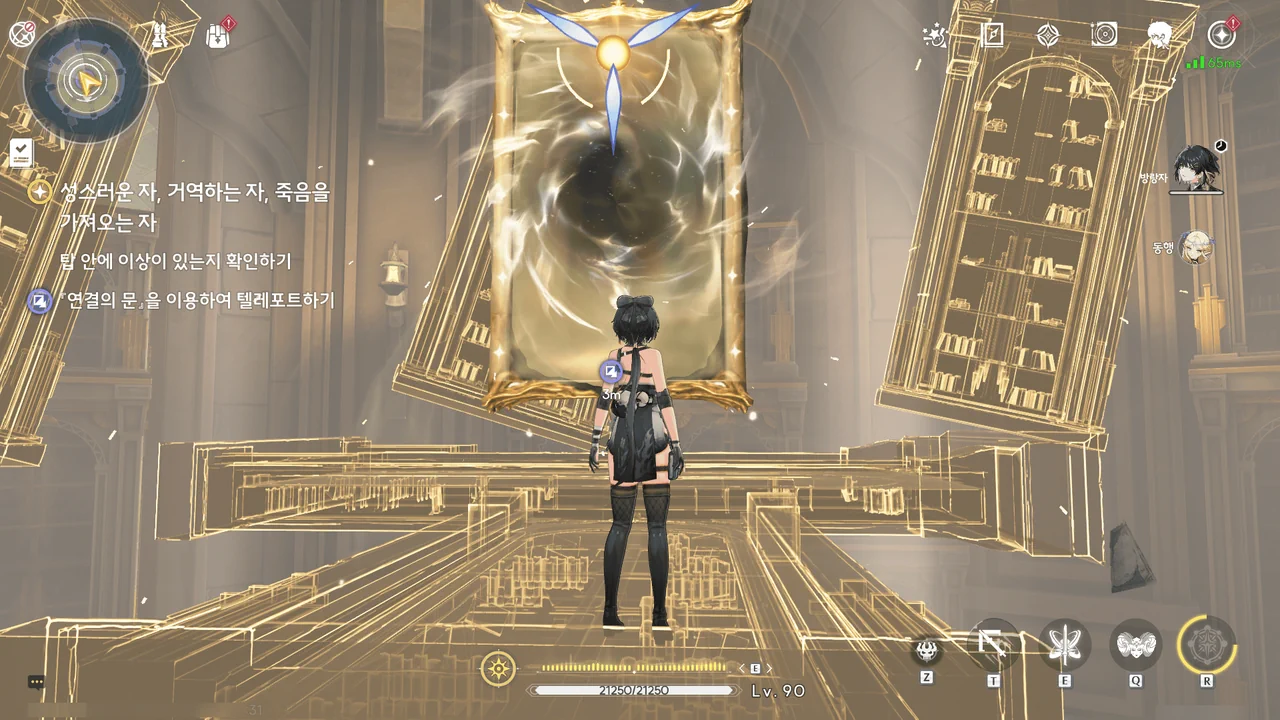Open the checklist icon below the minimap

(x=21, y=153)
